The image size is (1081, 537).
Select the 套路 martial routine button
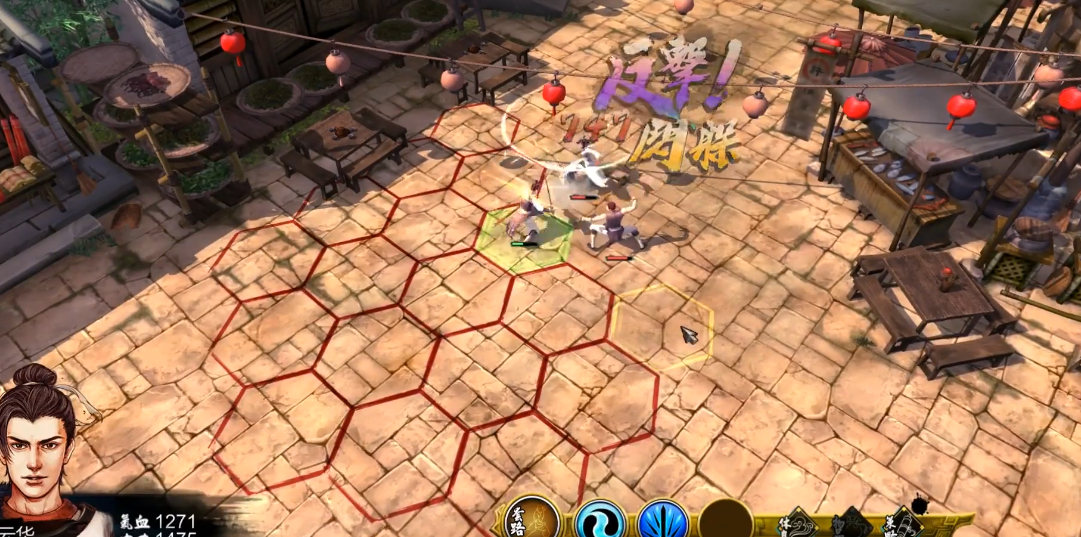pos(531,520)
